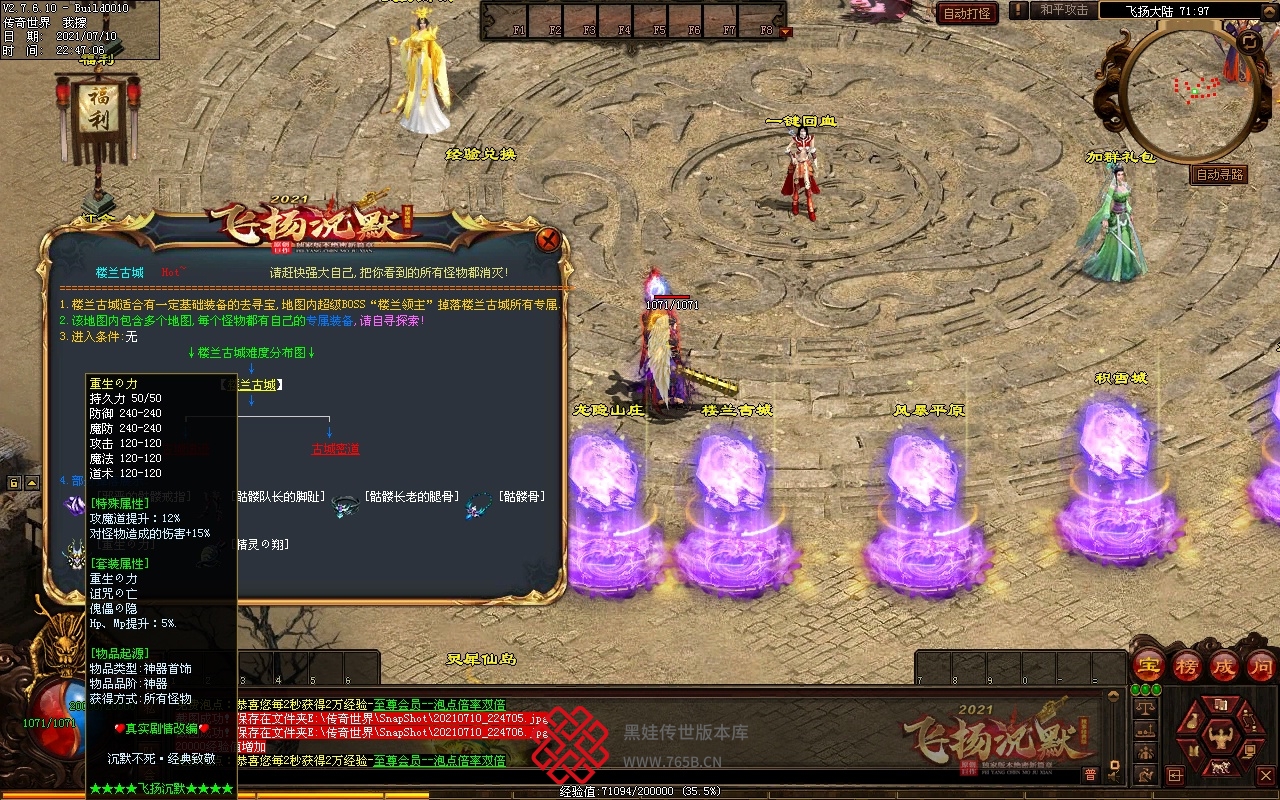Open the 问 help menu
Image resolution: width=1280 pixels, height=800 pixels.
point(1261,666)
